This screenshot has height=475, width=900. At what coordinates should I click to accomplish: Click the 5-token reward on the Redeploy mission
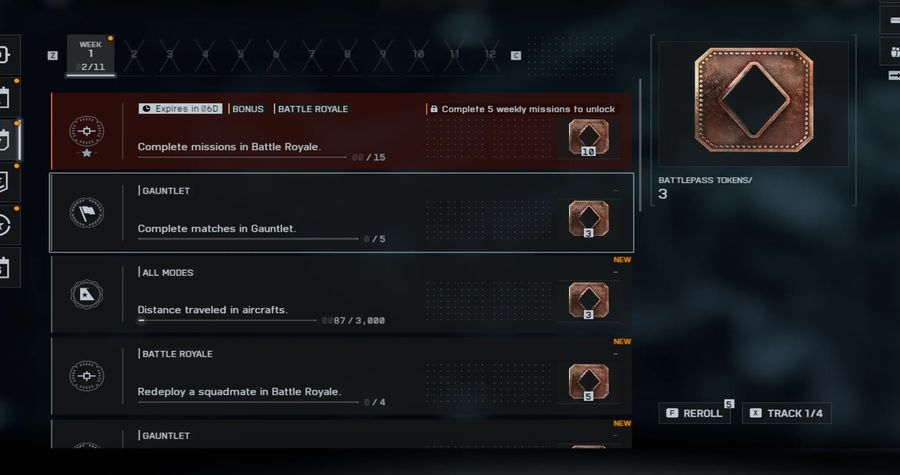[588, 382]
